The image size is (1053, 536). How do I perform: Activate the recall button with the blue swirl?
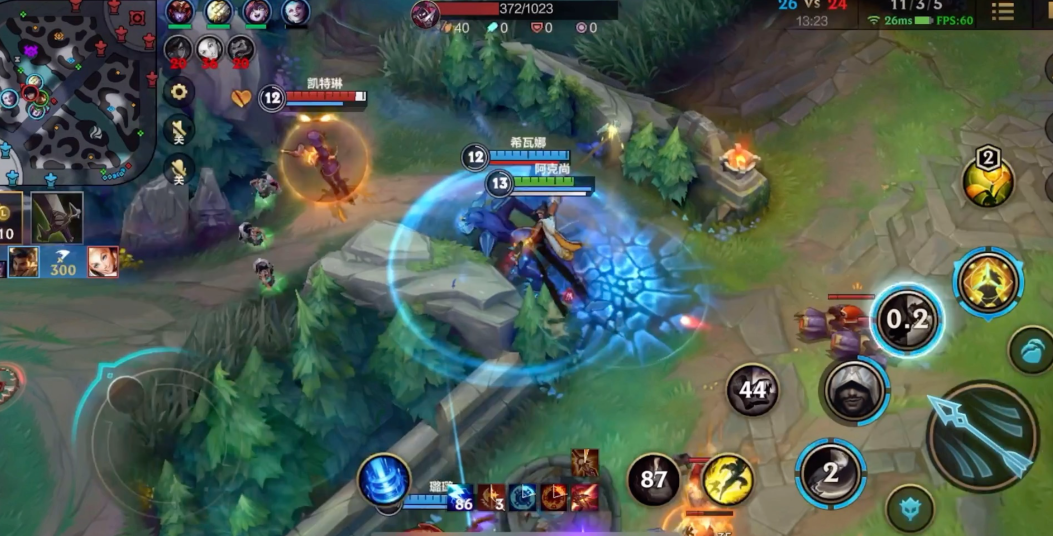tap(384, 479)
